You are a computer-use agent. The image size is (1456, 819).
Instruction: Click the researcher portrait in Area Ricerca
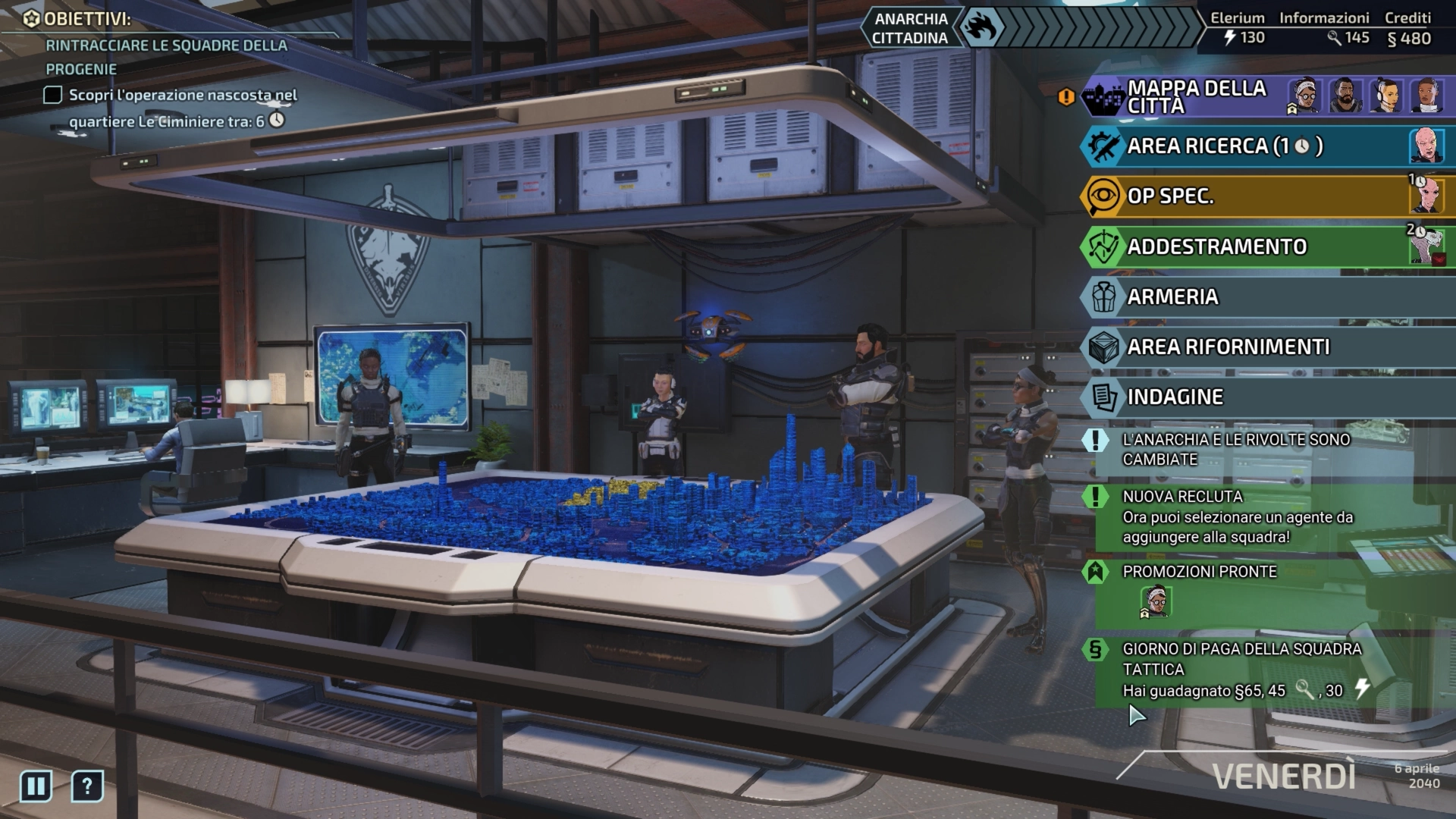(1426, 146)
